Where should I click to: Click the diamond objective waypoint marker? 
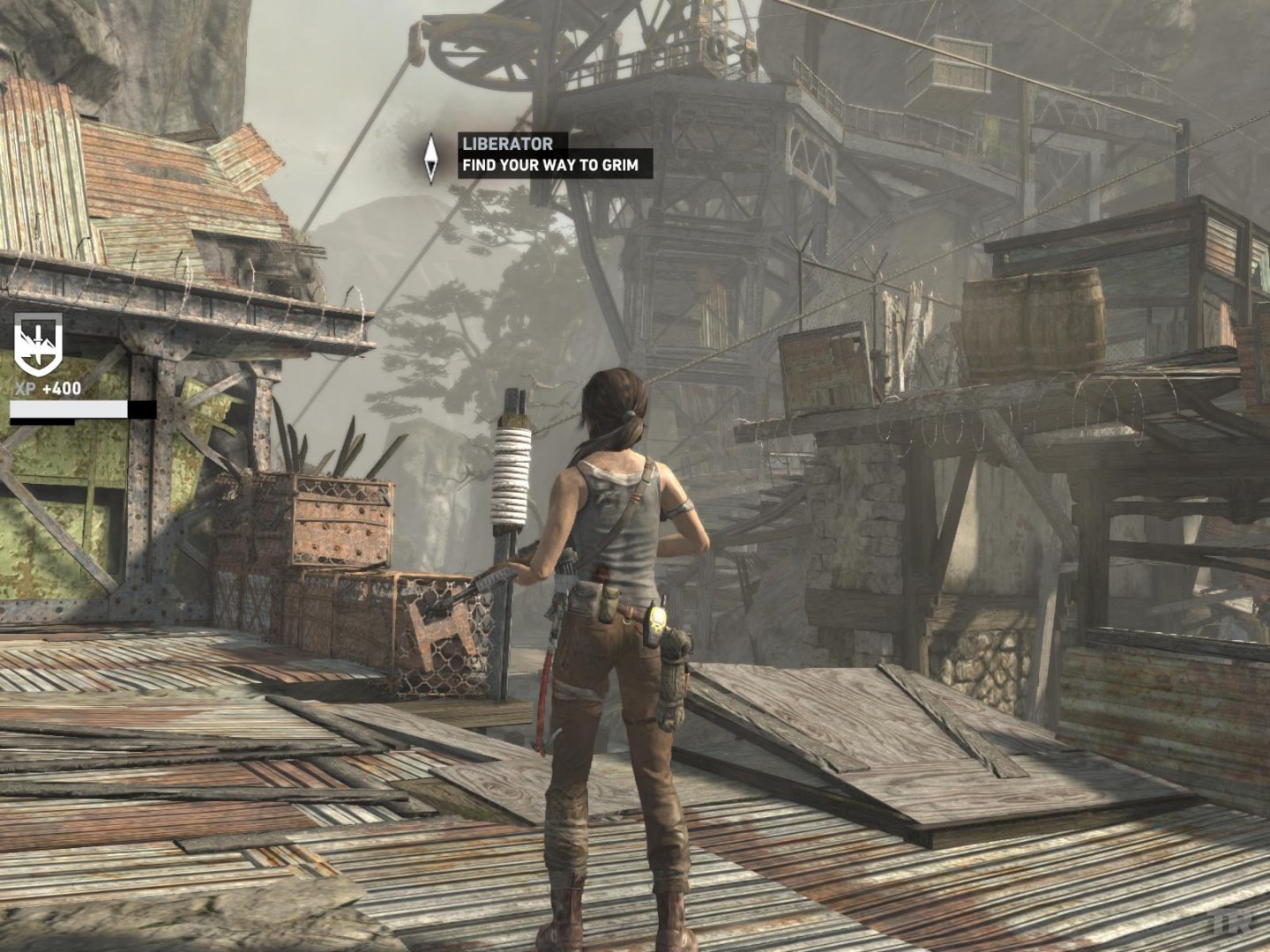pyautogui.click(x=431, y=159)
